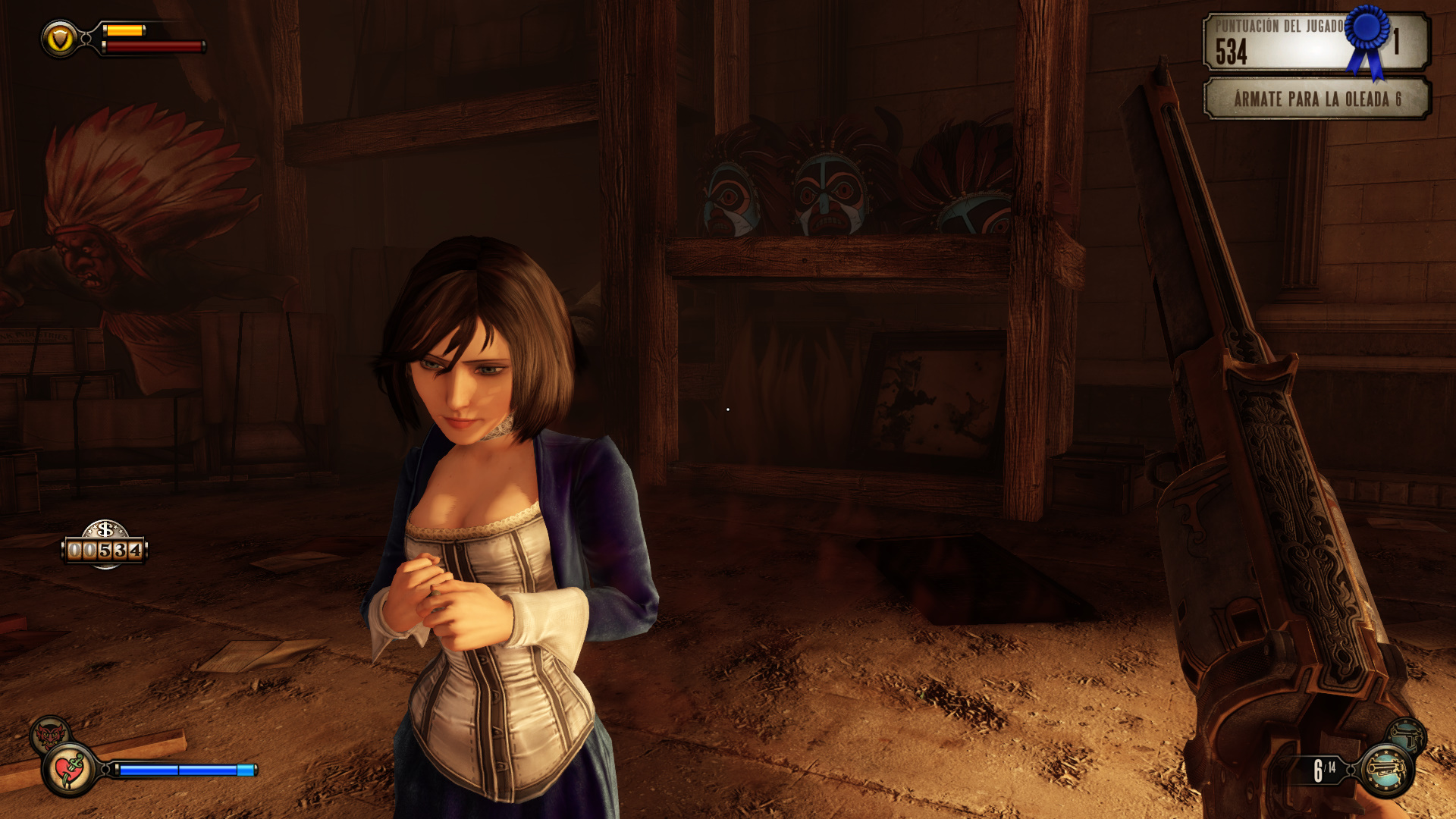1456x819 pixels.
Task: Click the equipped hand cannon weapon icon
Action: [1386, 770]
